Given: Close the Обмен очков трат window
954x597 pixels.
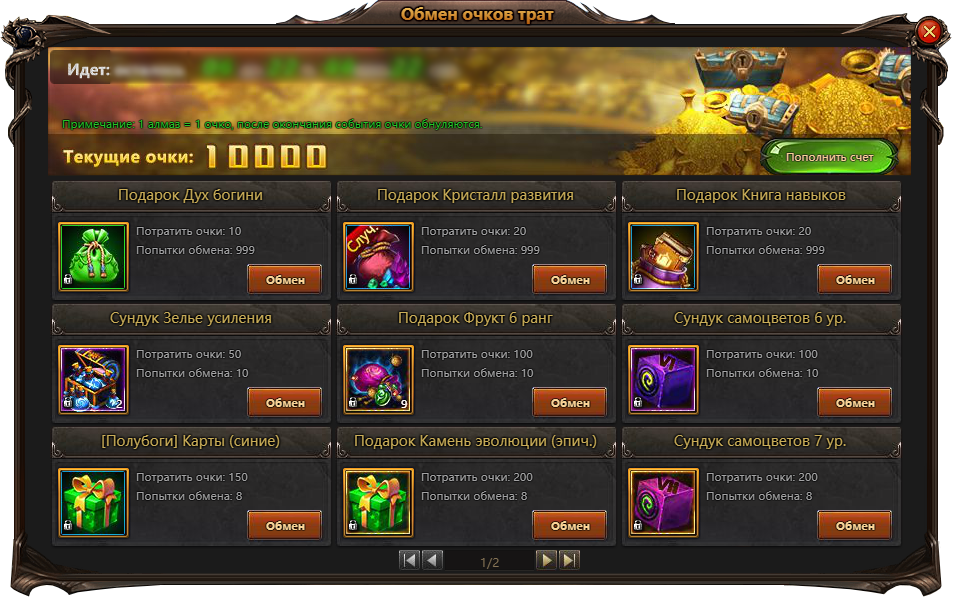Looking at the screenshot, I should click(x=928, y=32).
